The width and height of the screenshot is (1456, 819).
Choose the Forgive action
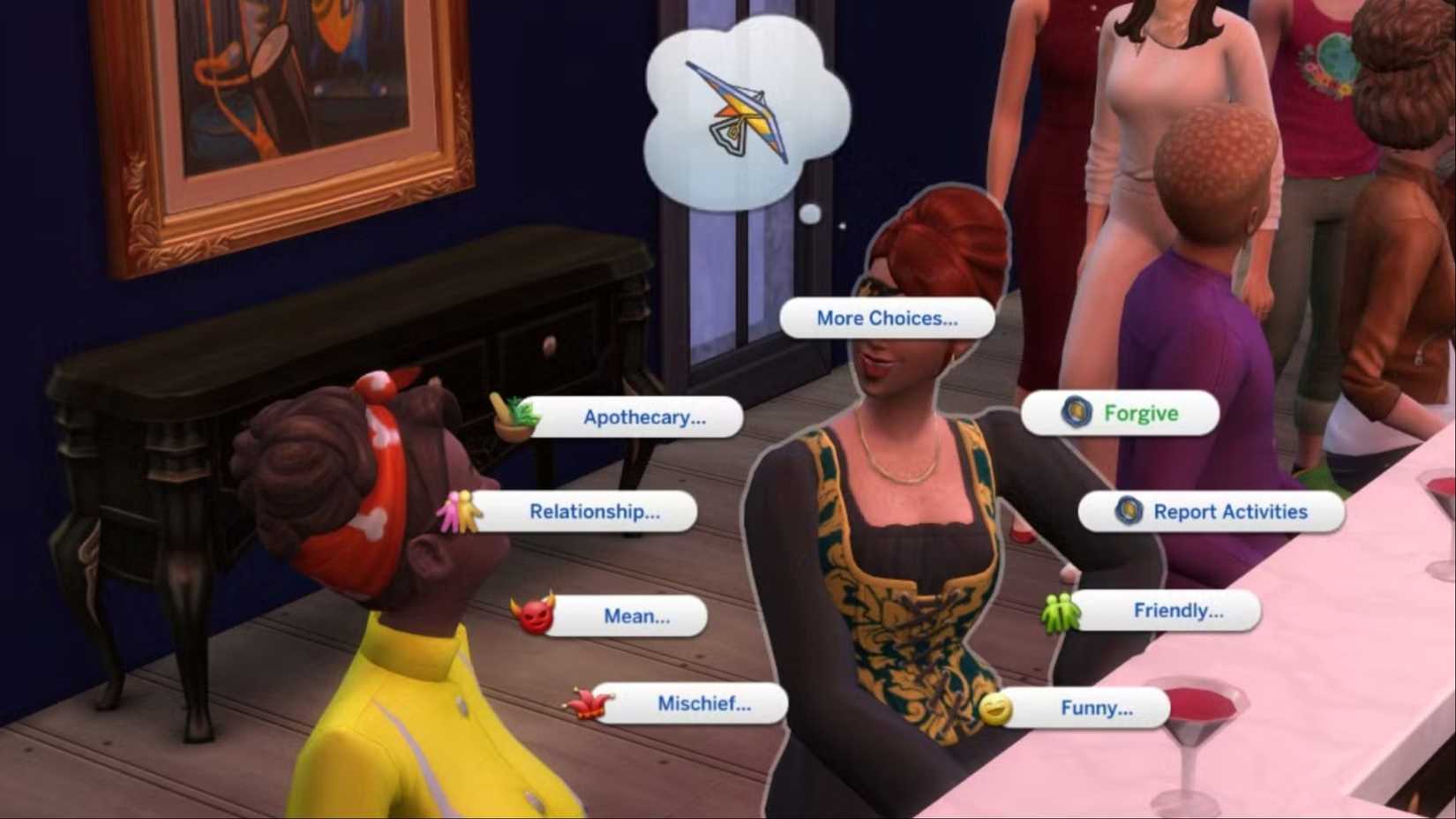(1141, 412)
